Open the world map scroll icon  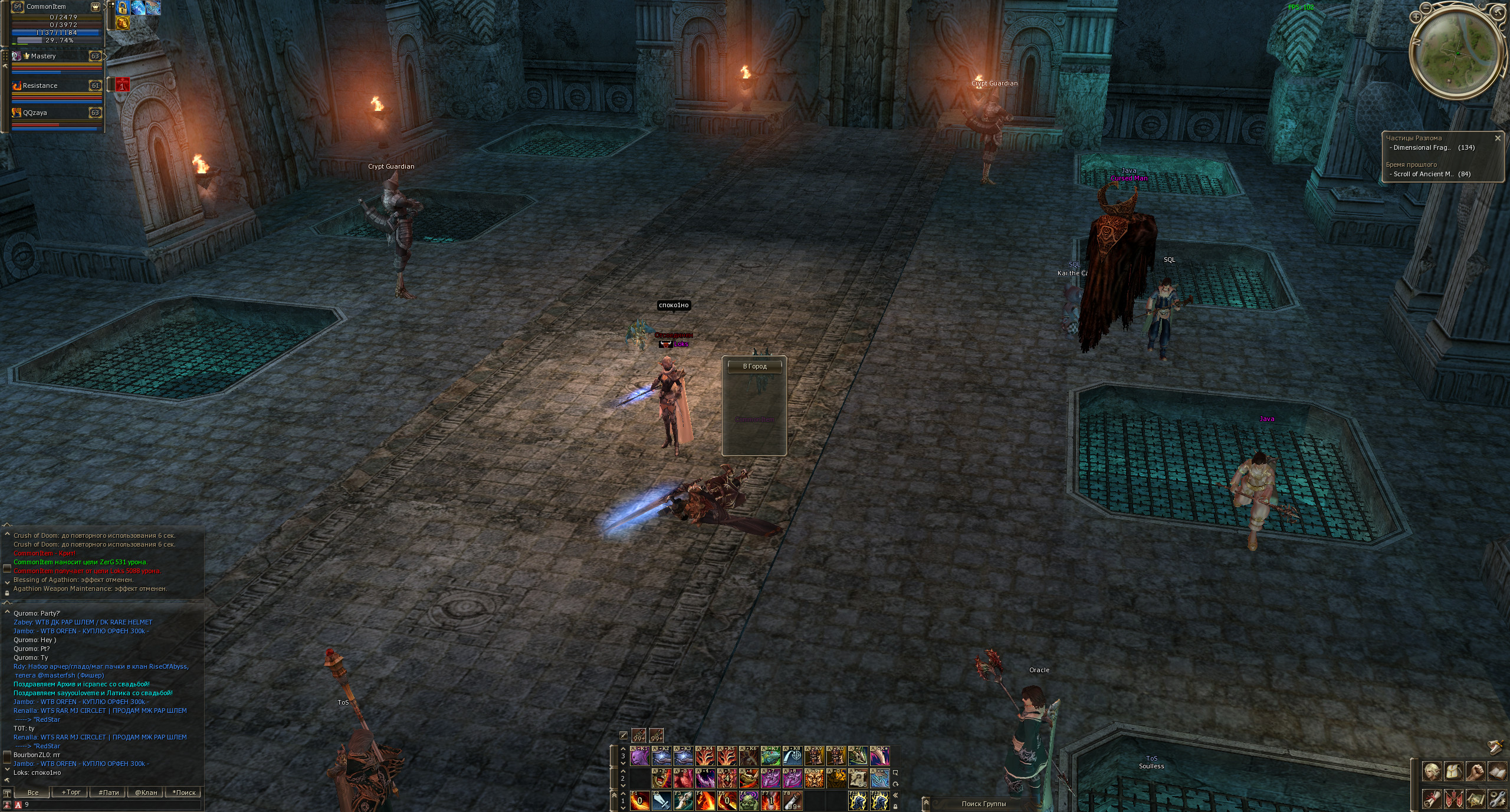click(x=1475, y=798)
